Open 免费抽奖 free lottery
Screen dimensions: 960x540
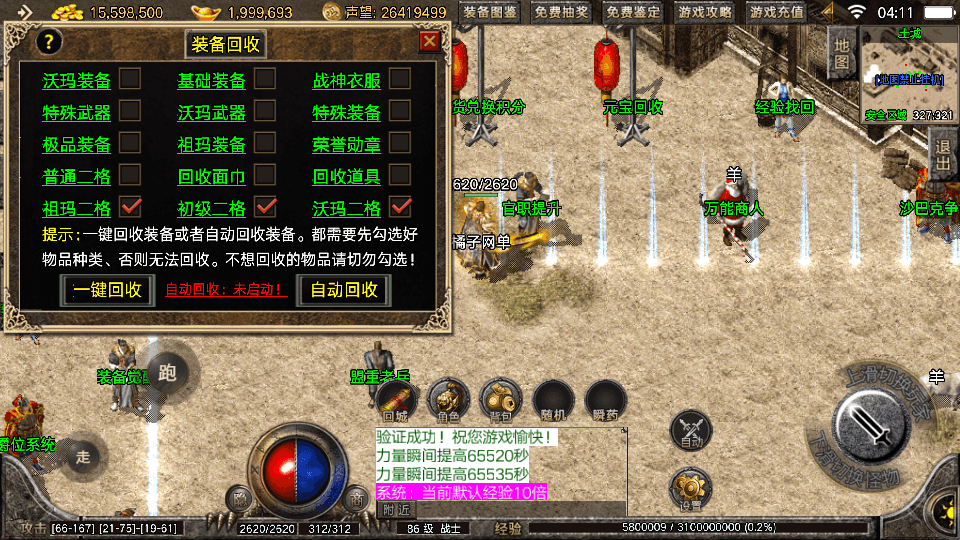click(561, 13)
